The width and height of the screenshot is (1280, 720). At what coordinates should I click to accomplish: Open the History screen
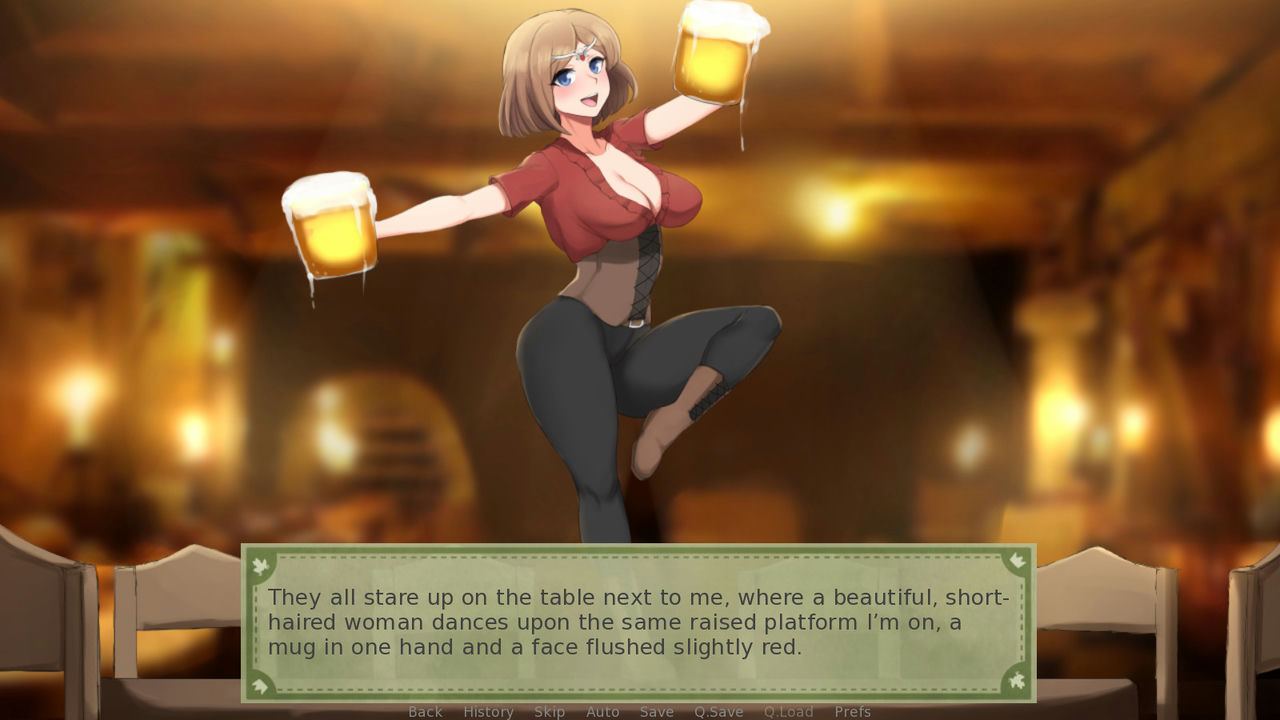click(487, 711)
